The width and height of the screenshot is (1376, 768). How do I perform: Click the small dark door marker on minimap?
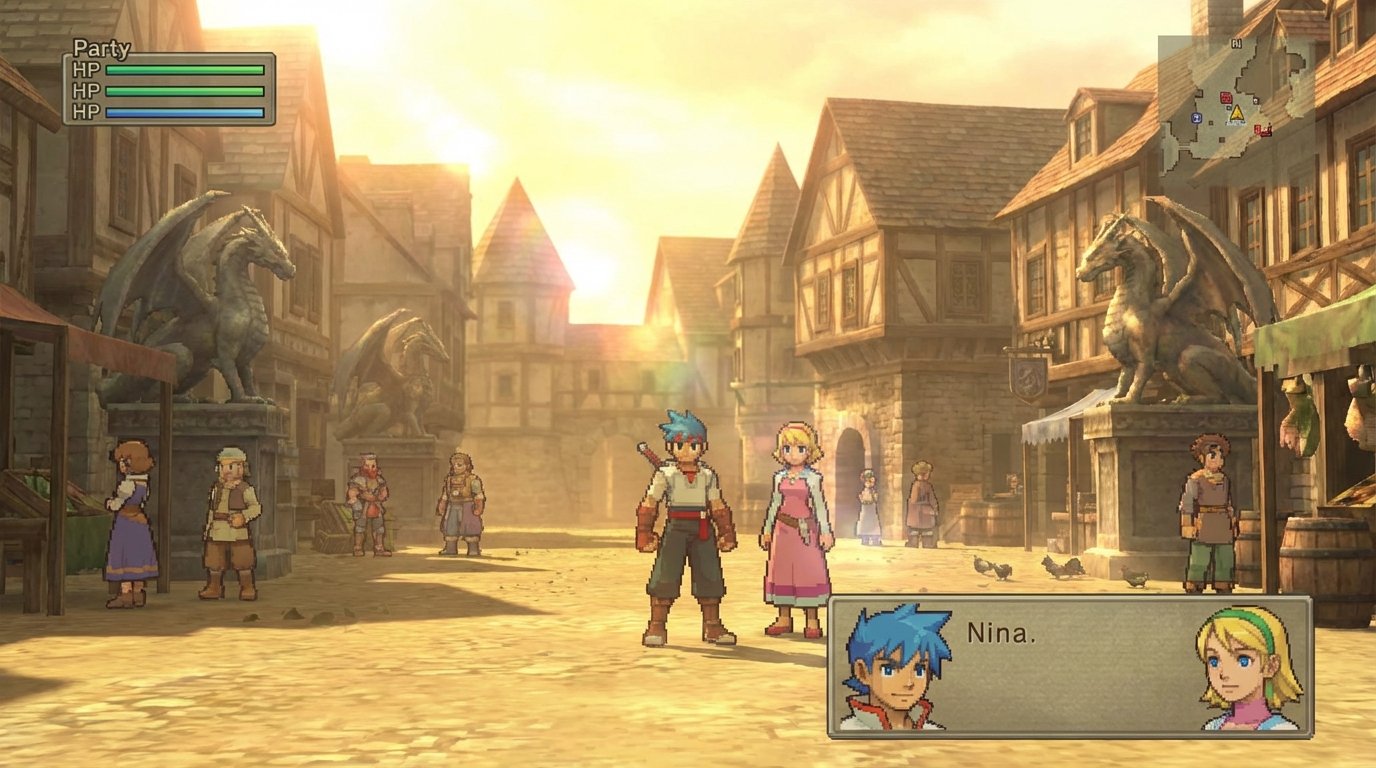click(x=1255, y=101)
